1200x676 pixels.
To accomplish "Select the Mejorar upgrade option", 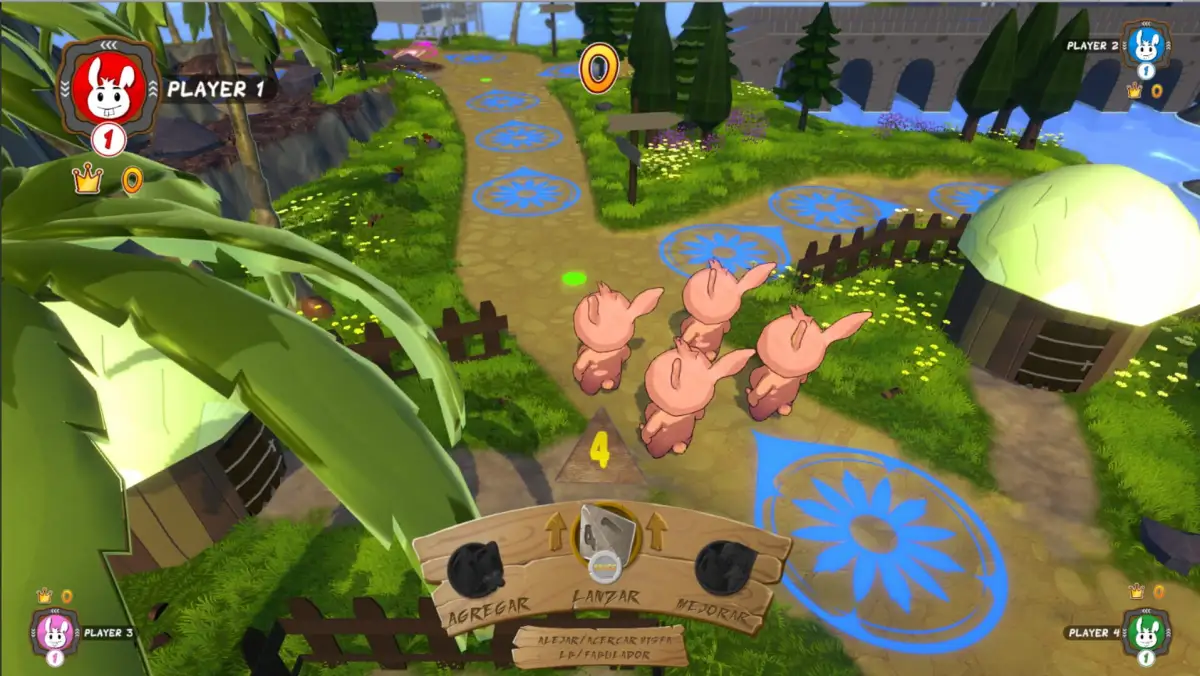I will click(724, 568).
